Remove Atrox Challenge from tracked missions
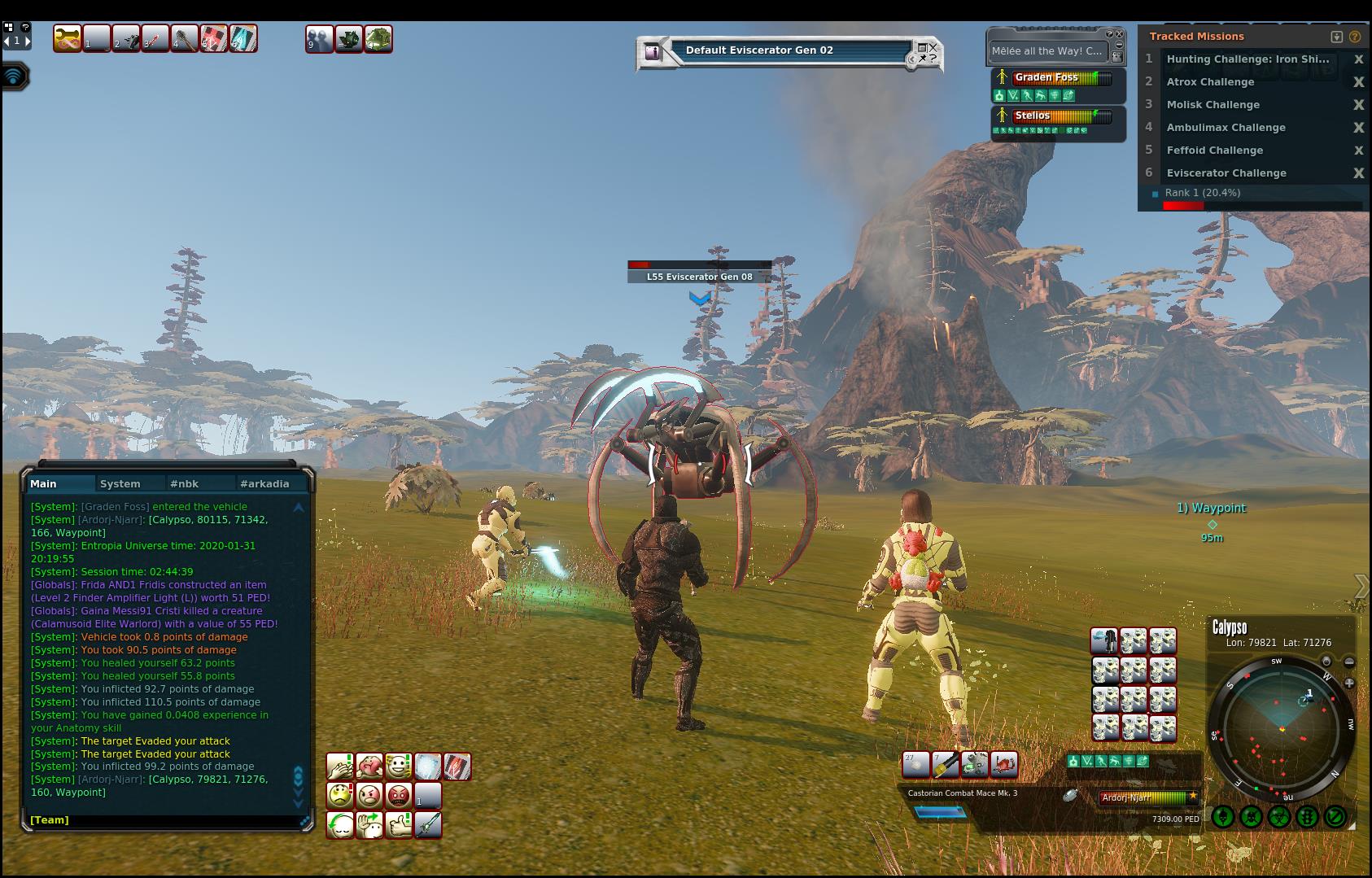 point(1358,82)
